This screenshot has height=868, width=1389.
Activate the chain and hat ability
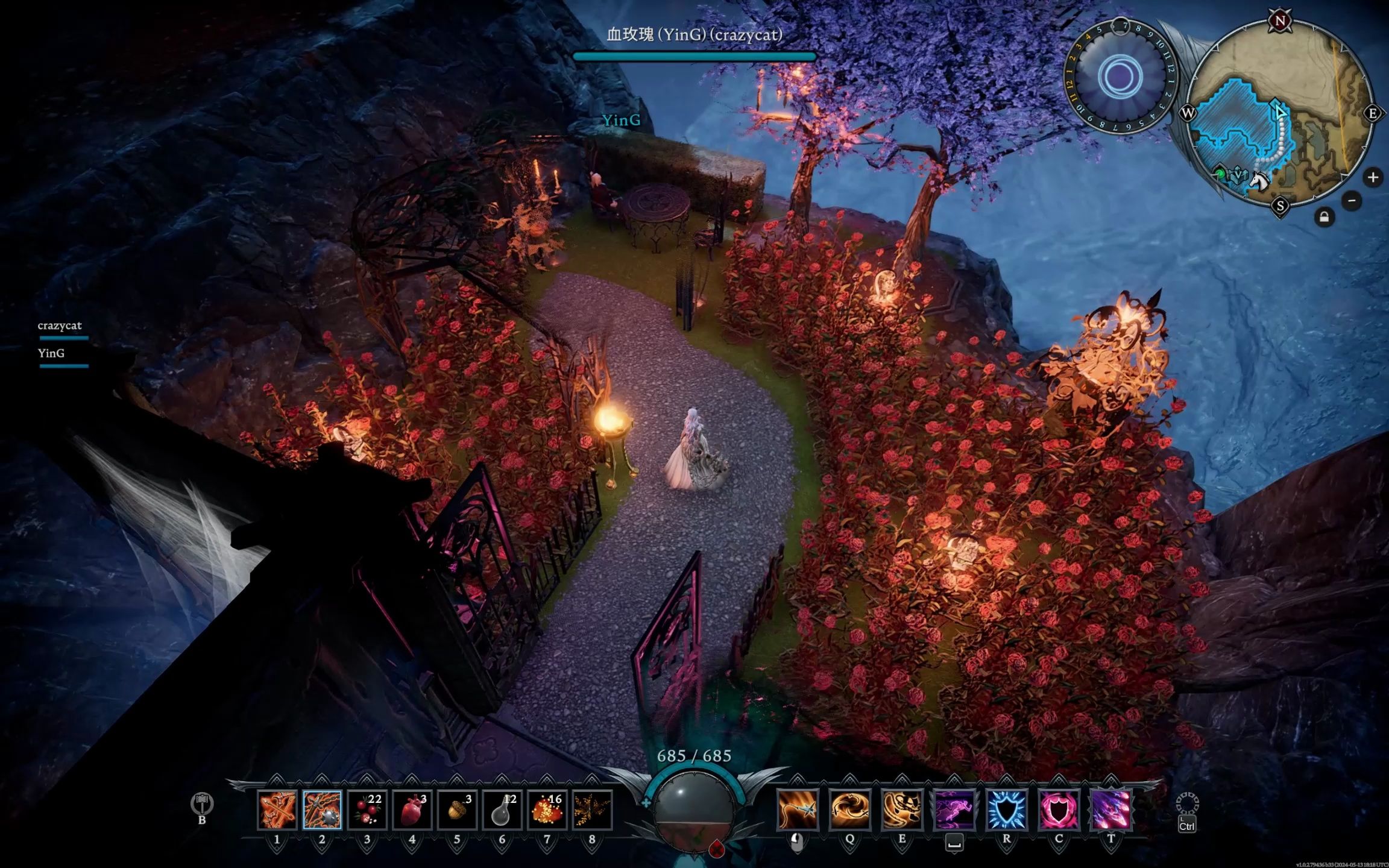[x=902, y=809]
